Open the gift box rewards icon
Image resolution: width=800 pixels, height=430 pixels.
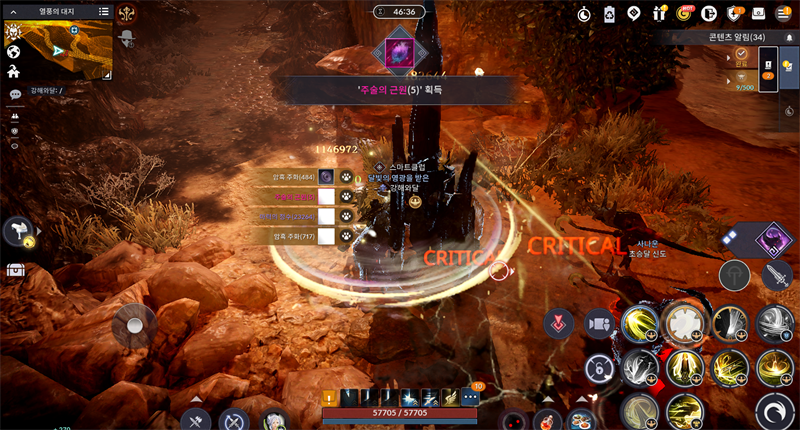(659, 13)
